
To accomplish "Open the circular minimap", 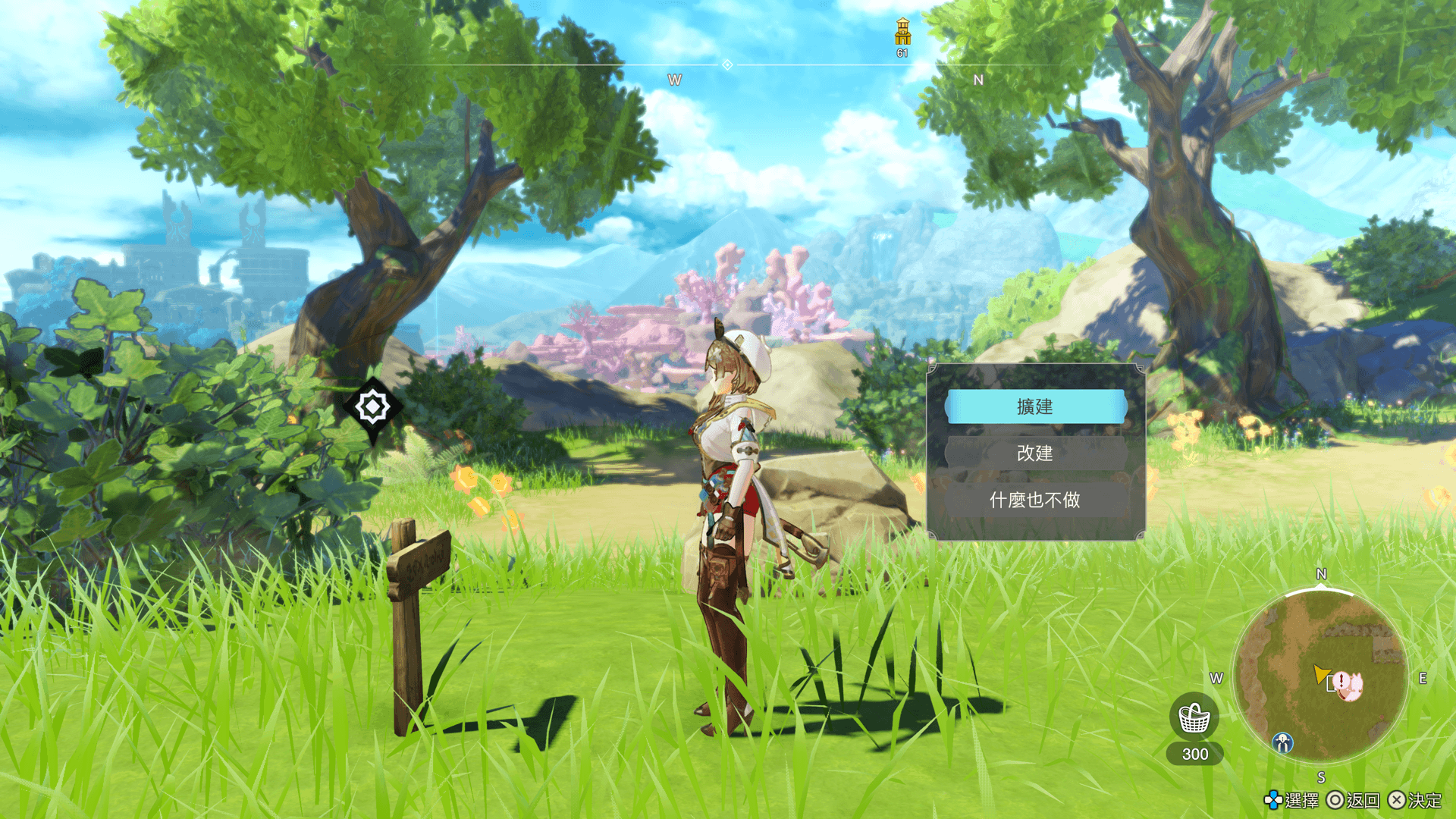I will (x=1320, y=676).
